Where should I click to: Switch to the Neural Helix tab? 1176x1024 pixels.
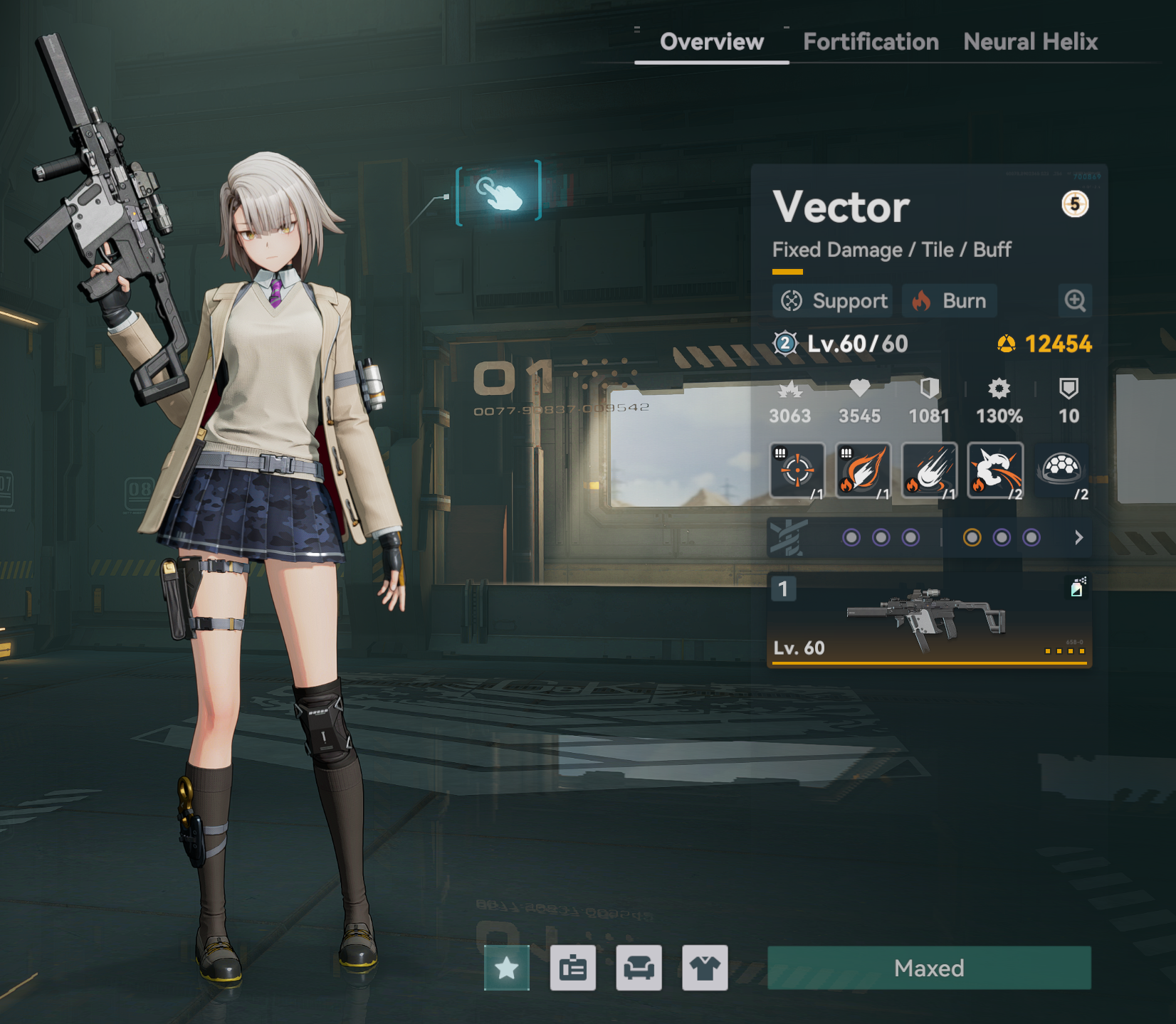point(1030,42)
